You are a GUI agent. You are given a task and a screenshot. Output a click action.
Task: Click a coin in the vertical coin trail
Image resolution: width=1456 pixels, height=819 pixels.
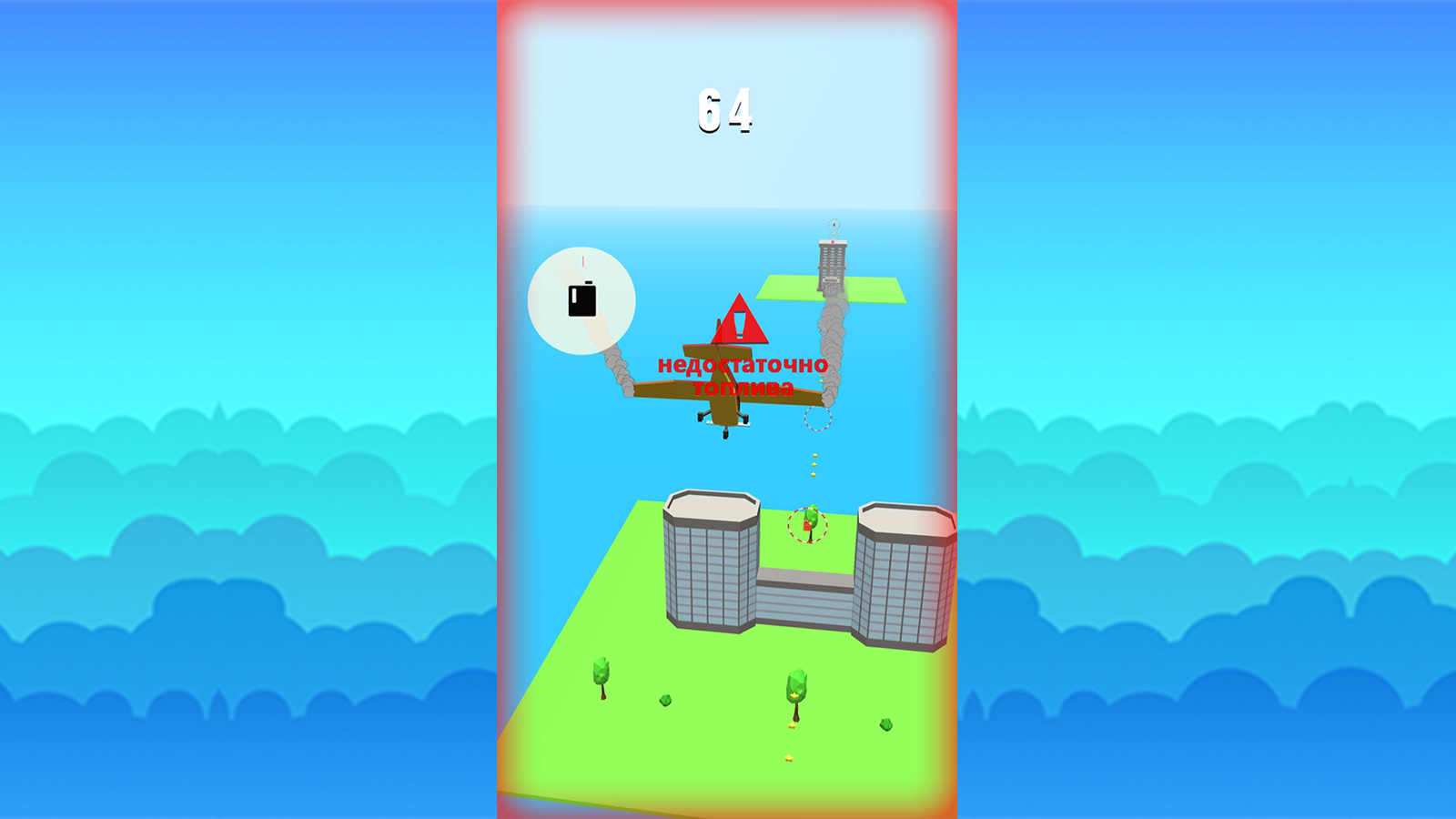point(813,464)
